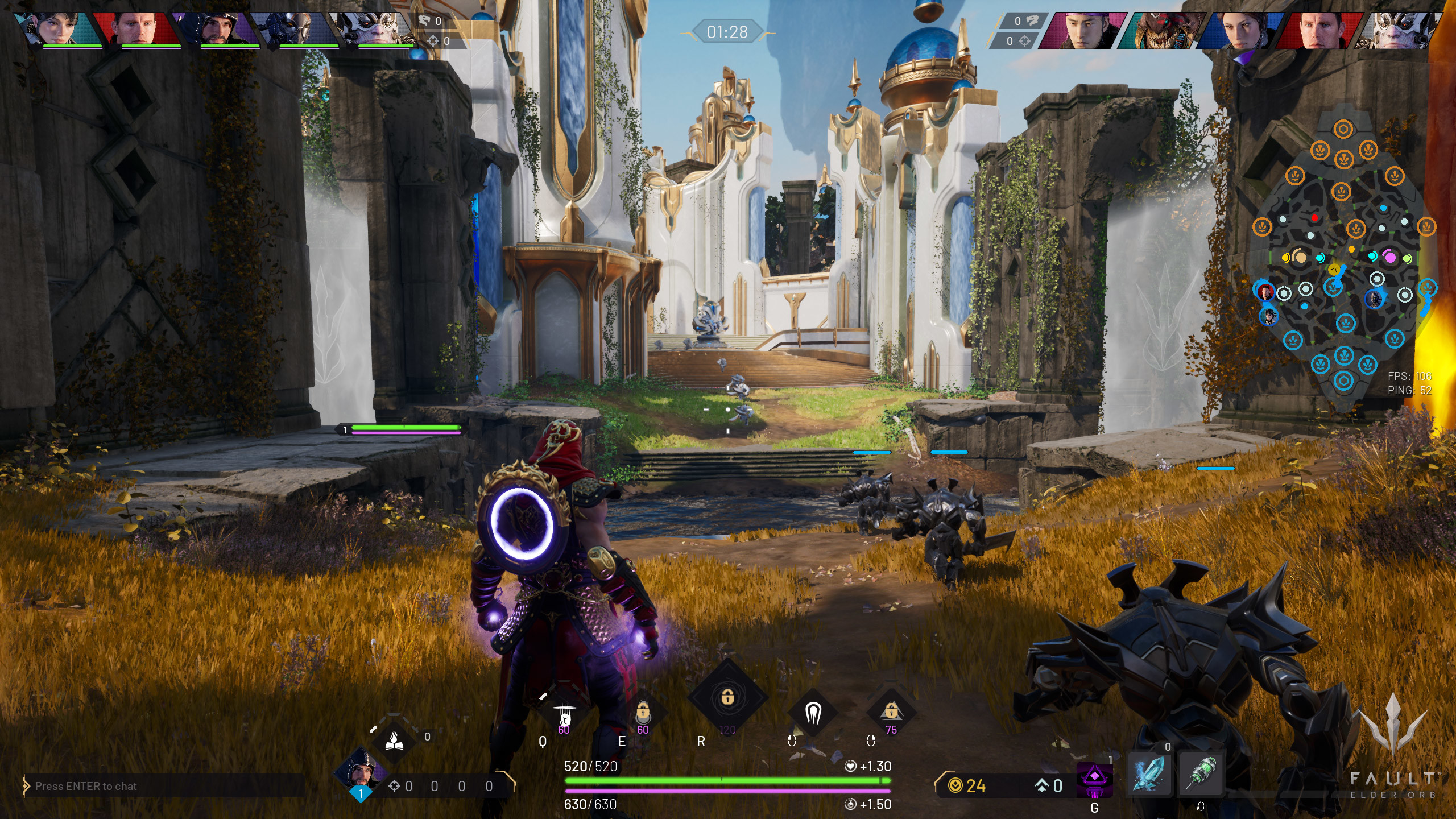Select the locked 75-mana ability
This screenshot has height=819, width=1456.
pos(891,712)
